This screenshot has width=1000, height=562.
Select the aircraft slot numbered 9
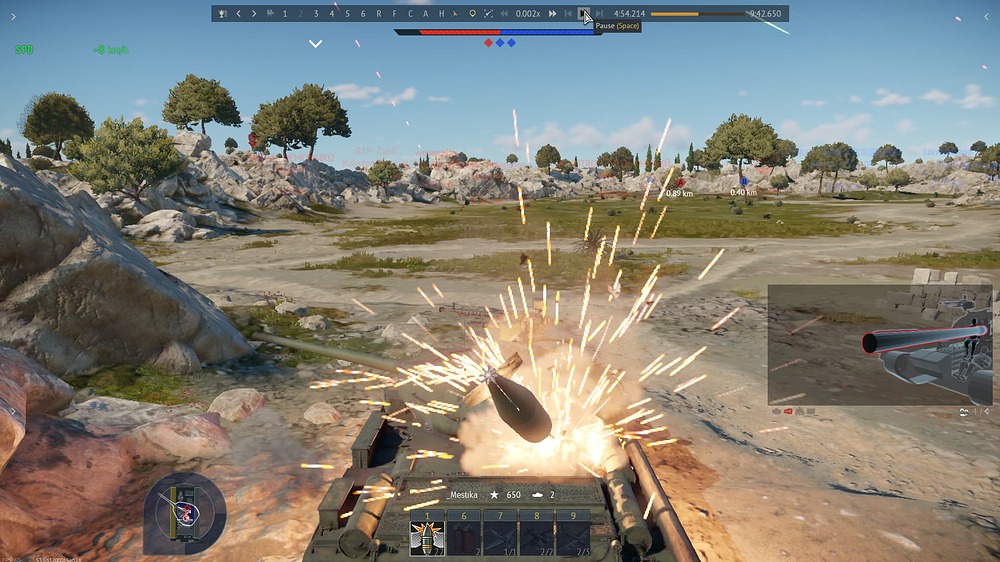pyautogui.click(x=573, y=534)
